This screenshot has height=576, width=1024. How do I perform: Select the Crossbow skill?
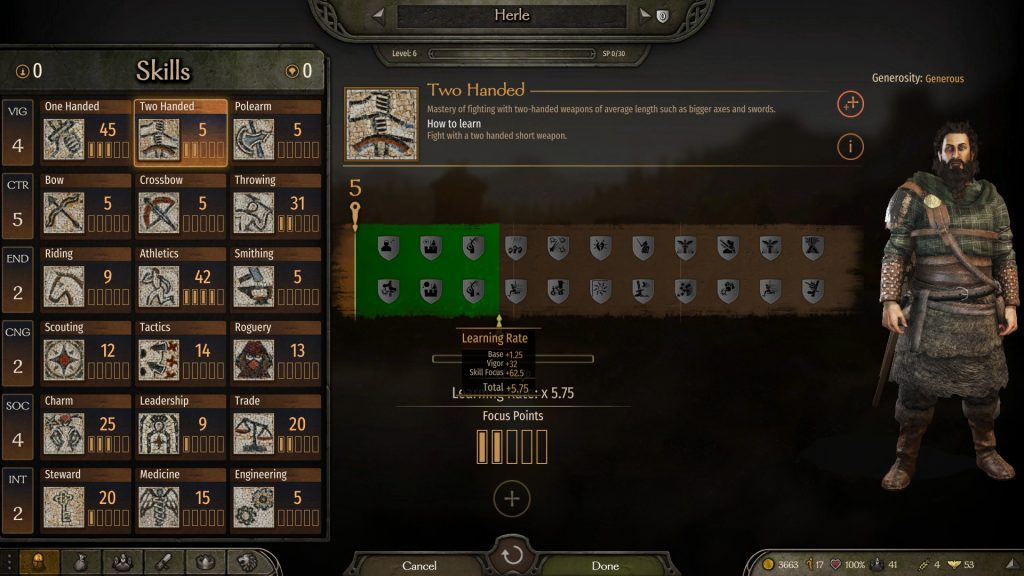point(181,206)
